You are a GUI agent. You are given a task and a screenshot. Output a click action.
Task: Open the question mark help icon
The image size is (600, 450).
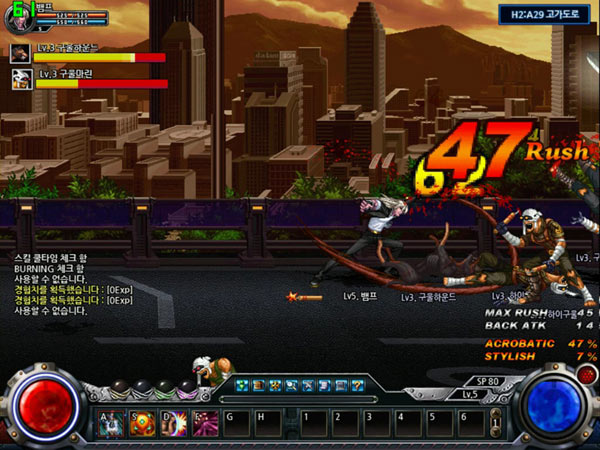tap(357, 385)
